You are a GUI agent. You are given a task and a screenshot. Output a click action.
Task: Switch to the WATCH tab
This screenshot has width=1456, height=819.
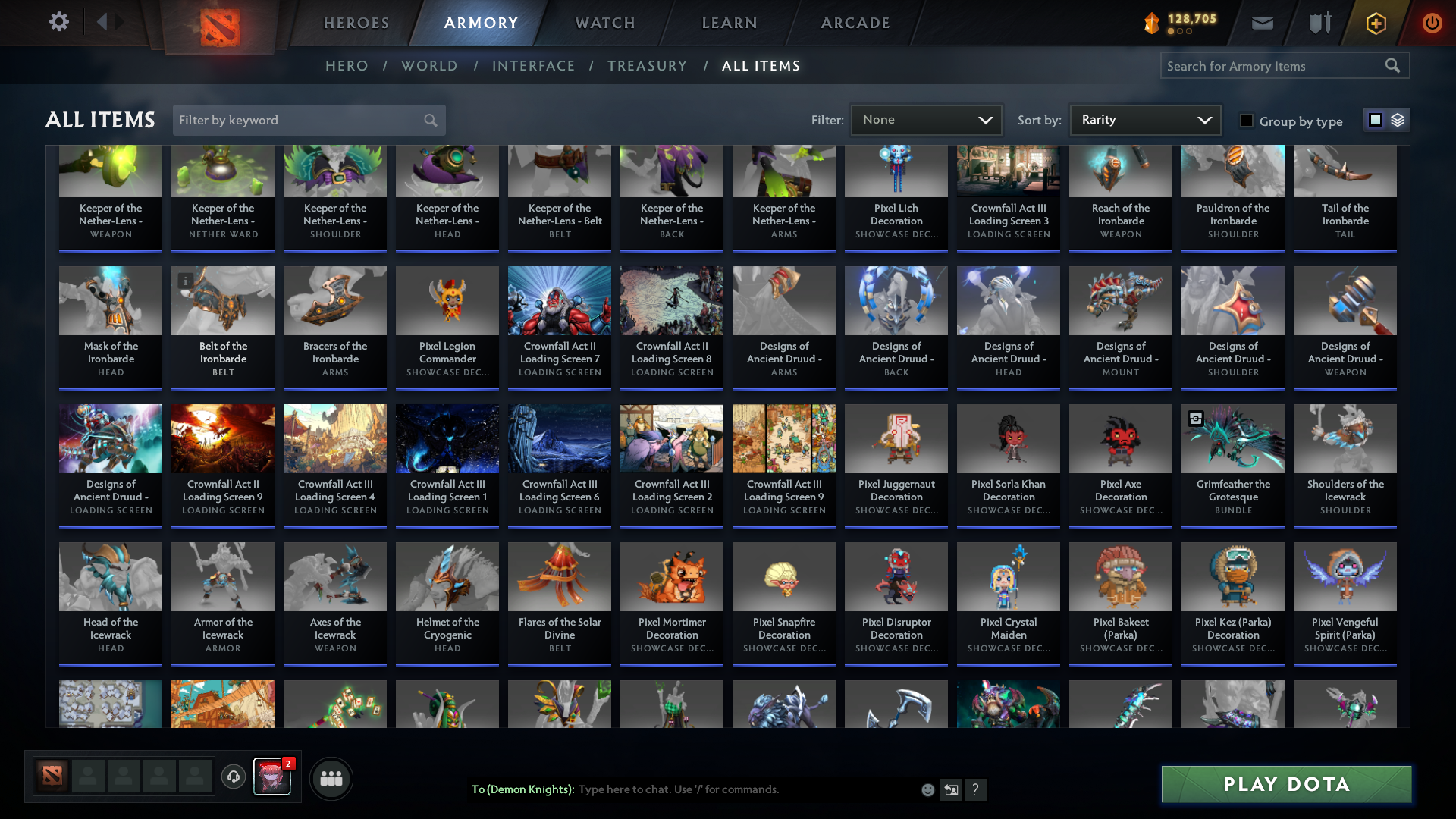[x=604, y=22]
